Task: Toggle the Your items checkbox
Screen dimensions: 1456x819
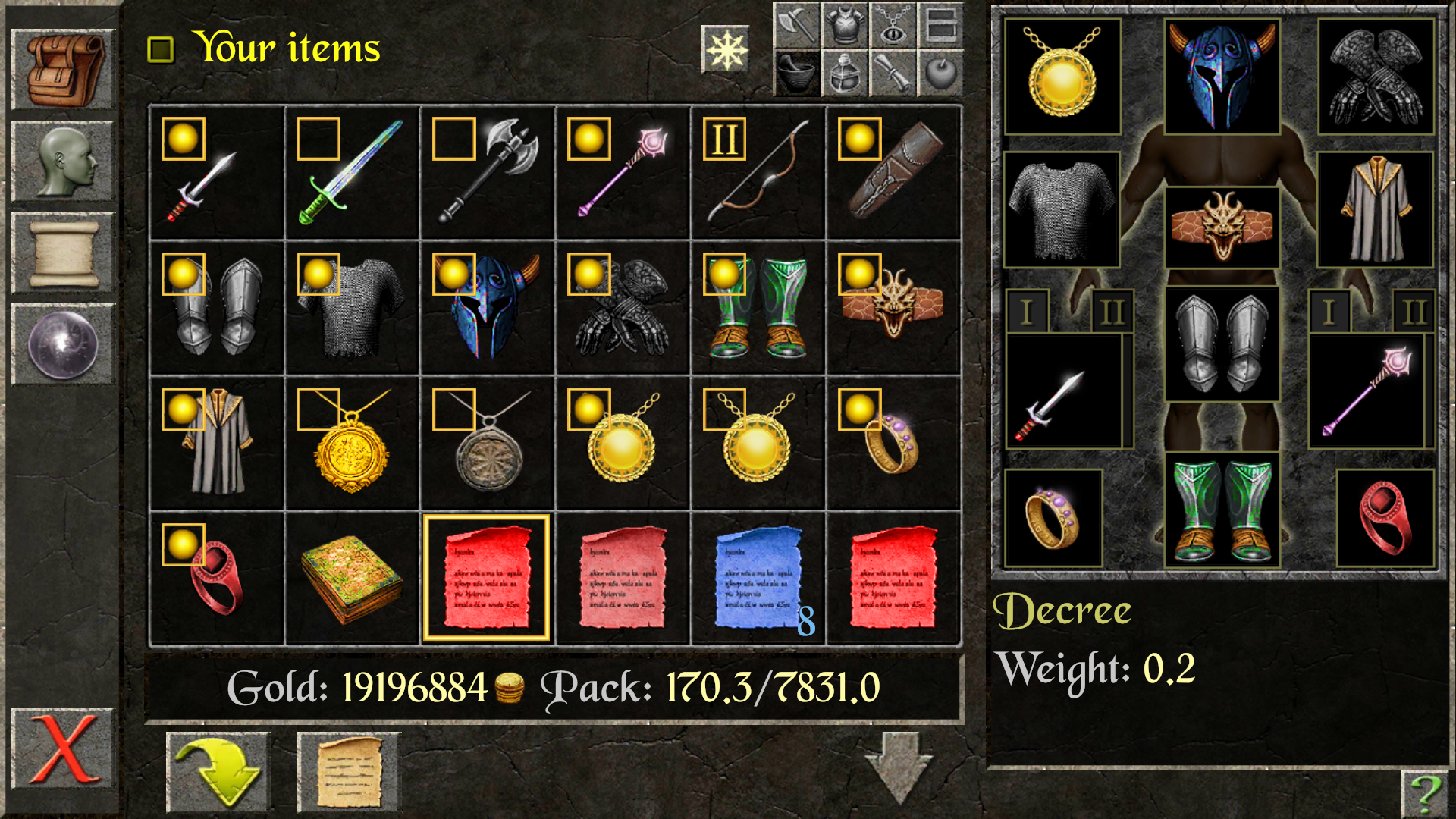Action: (160, 50)
